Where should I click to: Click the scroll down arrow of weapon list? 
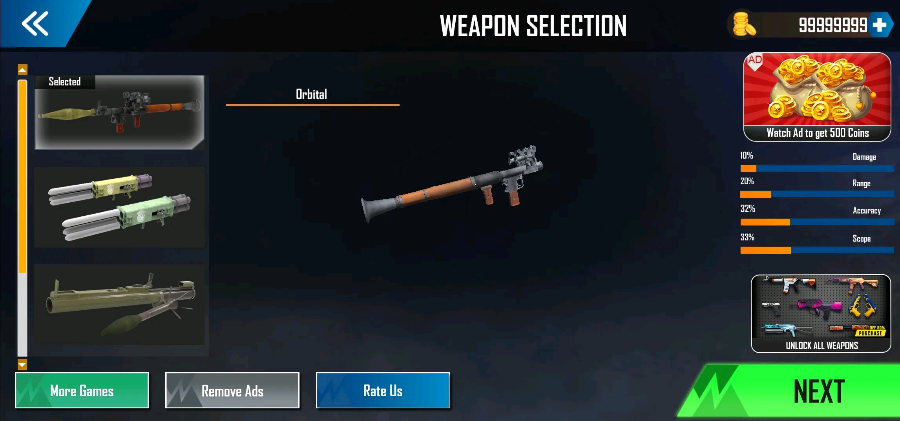click(x=22, y=364)
